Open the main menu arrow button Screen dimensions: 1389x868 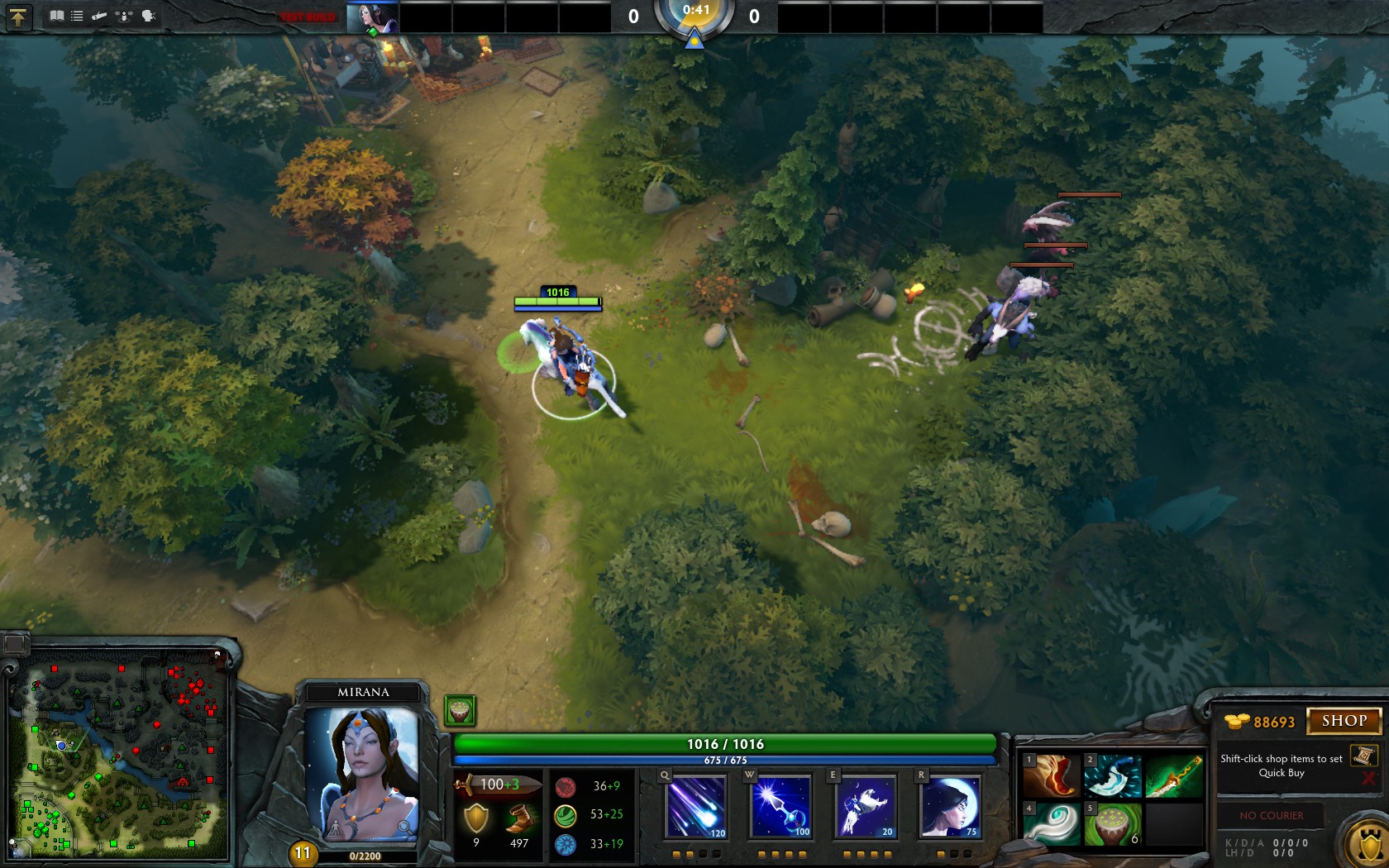coord(18,17)
